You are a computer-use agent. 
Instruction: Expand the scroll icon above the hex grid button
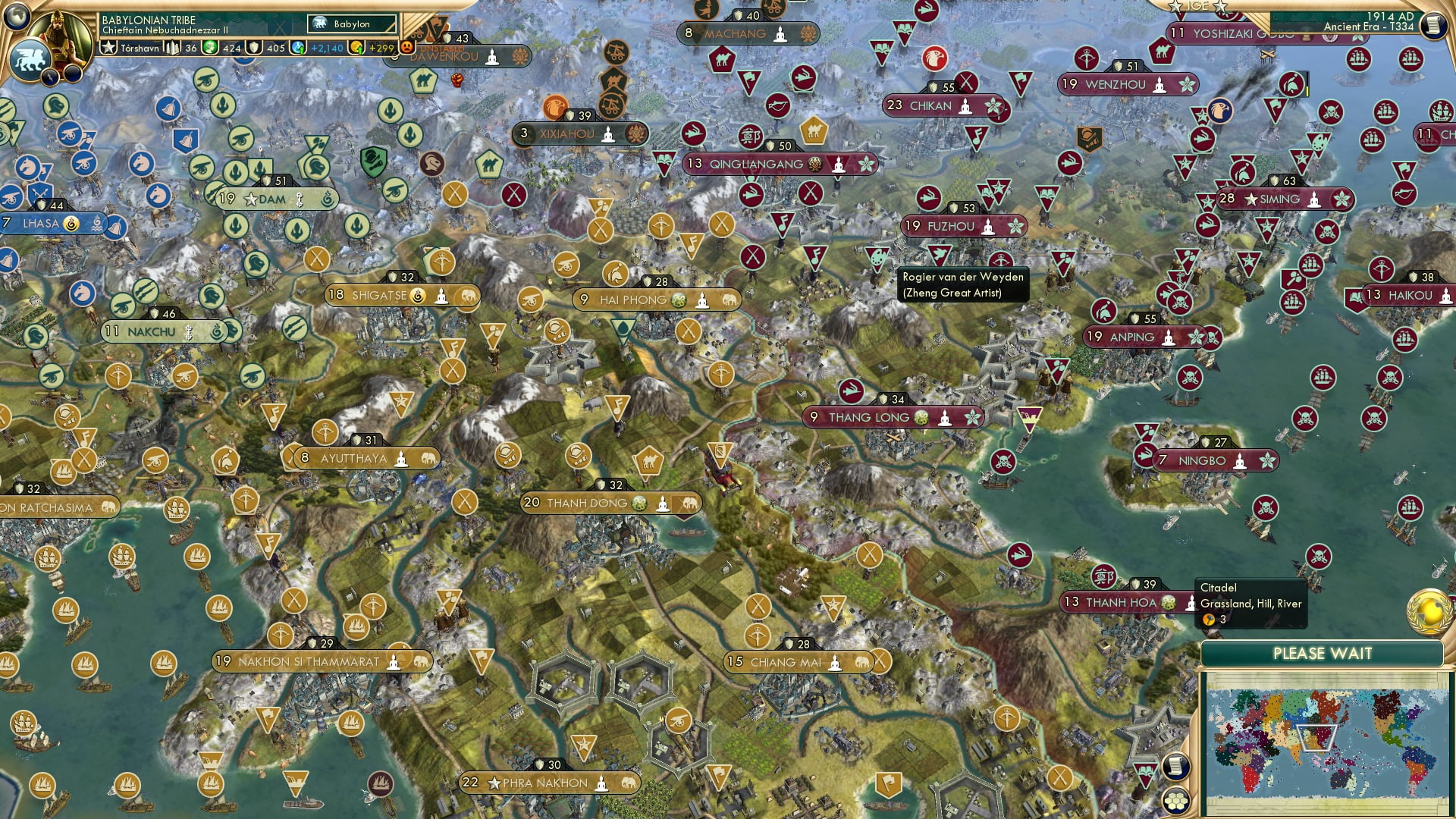click(x=1177, y=767)
